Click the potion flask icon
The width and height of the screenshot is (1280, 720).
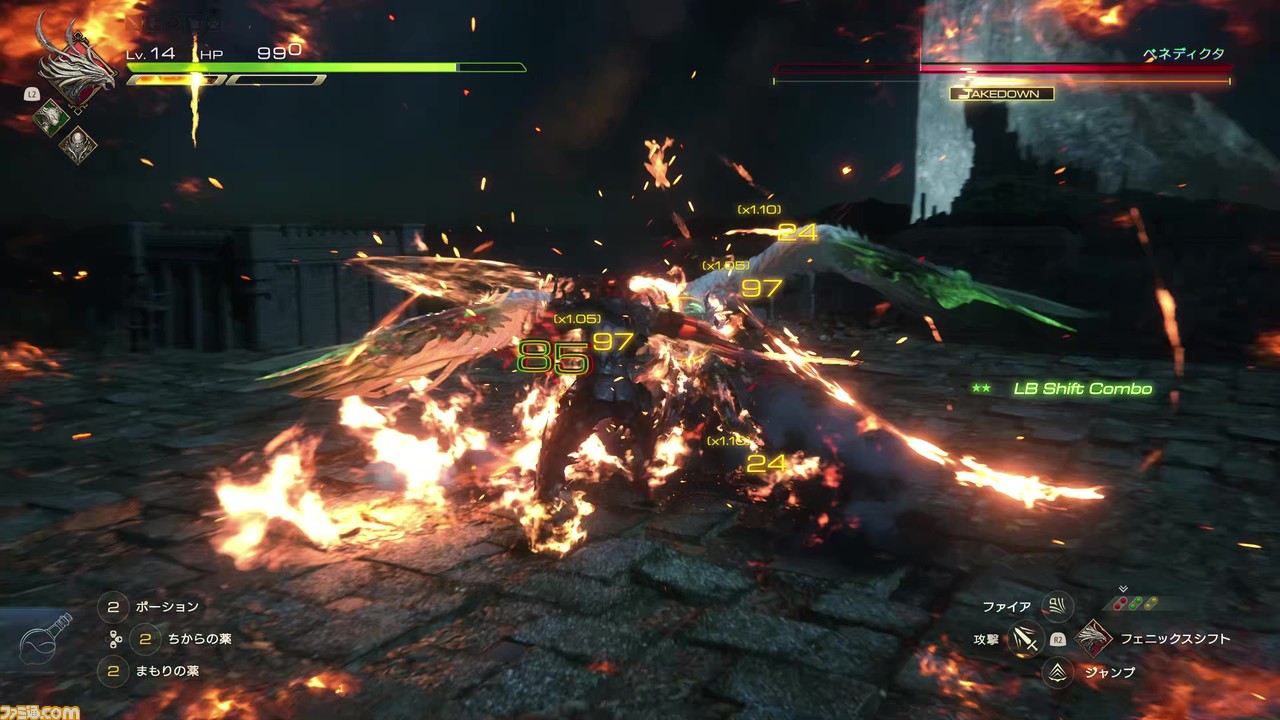(46, 642)
